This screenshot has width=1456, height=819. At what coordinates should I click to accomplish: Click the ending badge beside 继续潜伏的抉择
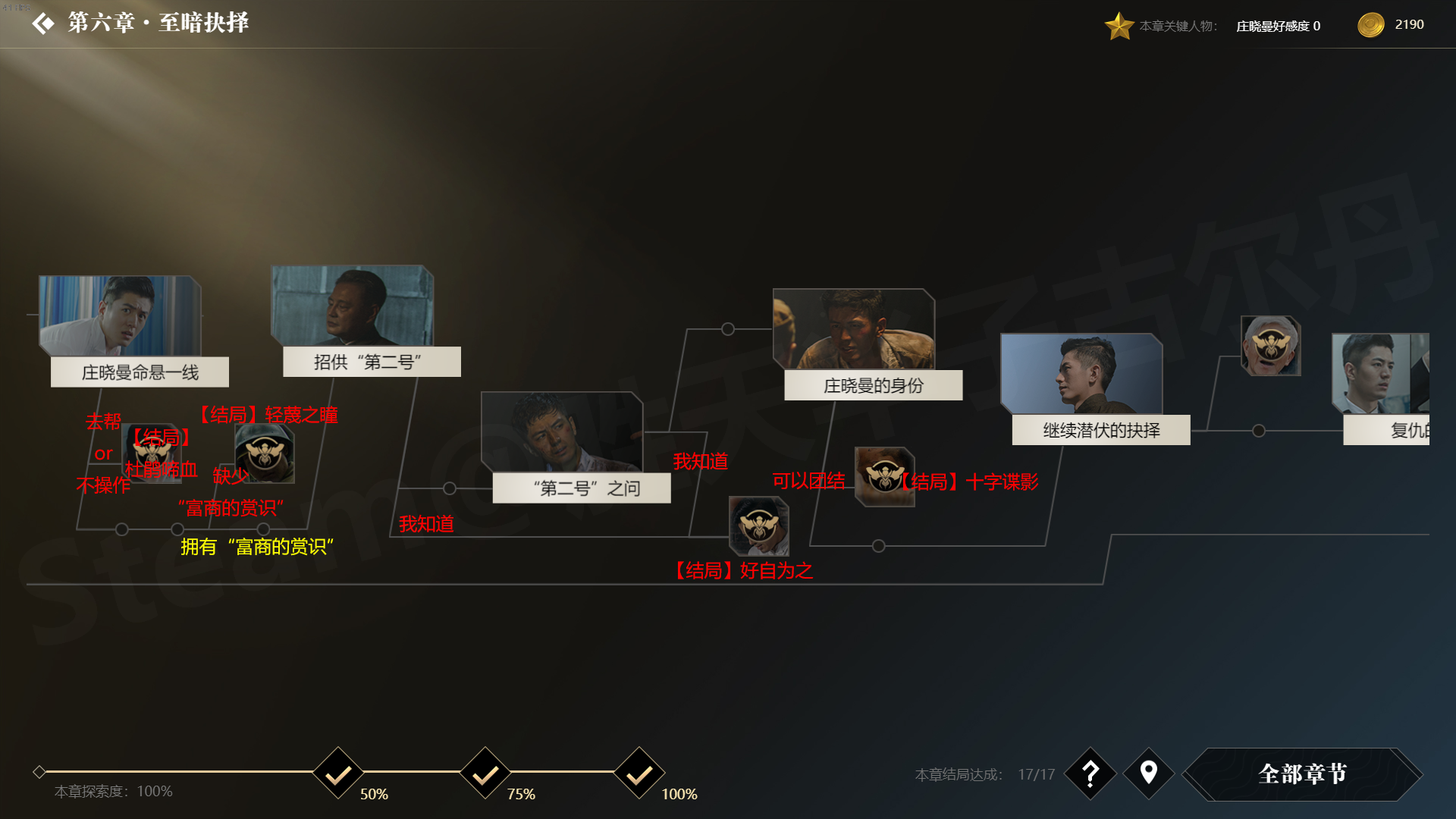pos(1271,346)
